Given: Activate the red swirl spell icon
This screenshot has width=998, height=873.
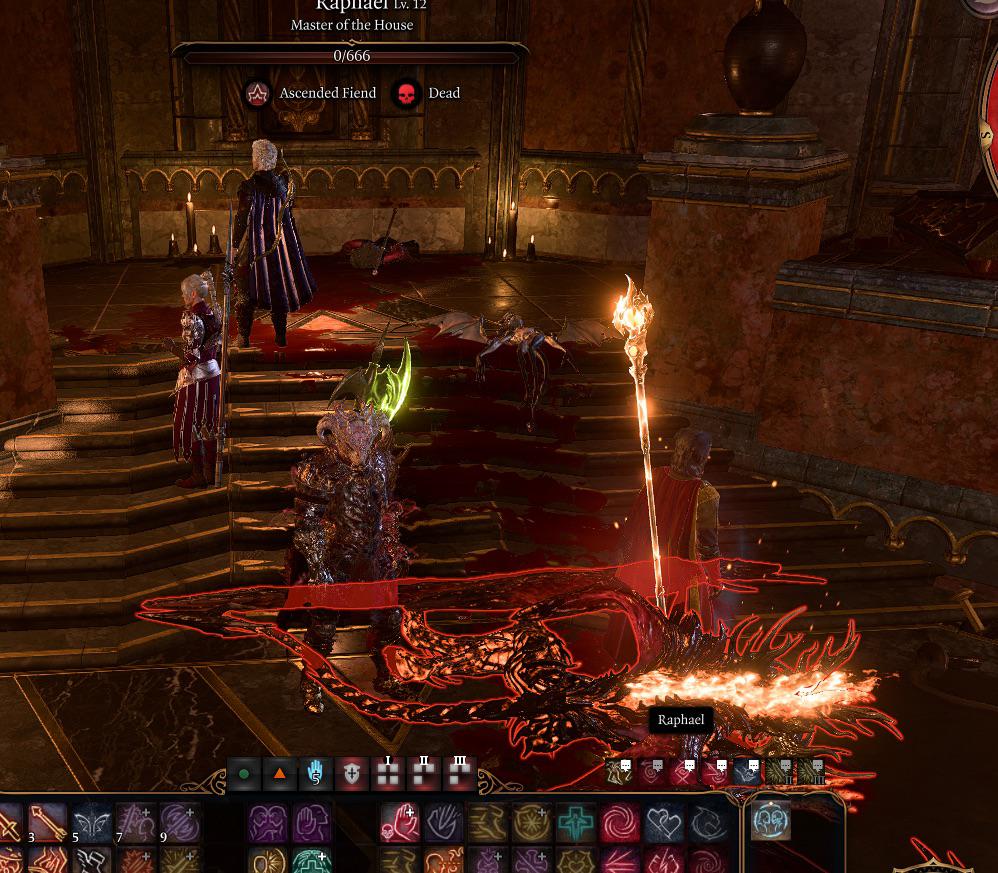Looking at the screenshot, I should tap(620, 823).
